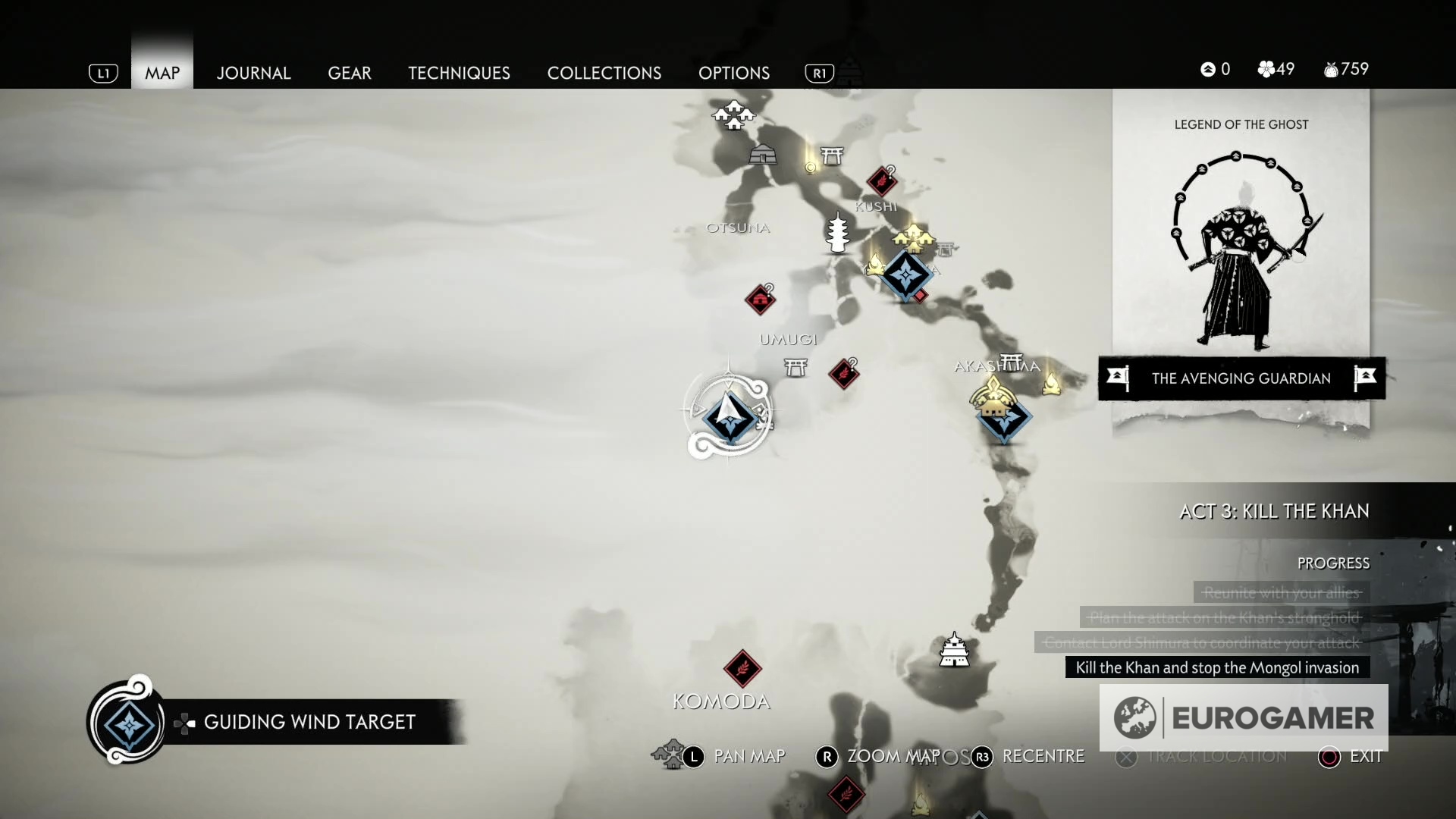Image resolution: width=1456 pixels, height=819 pixels.
Task: Click the red house marker below Otsuna
Action: (x=760, y=300)
